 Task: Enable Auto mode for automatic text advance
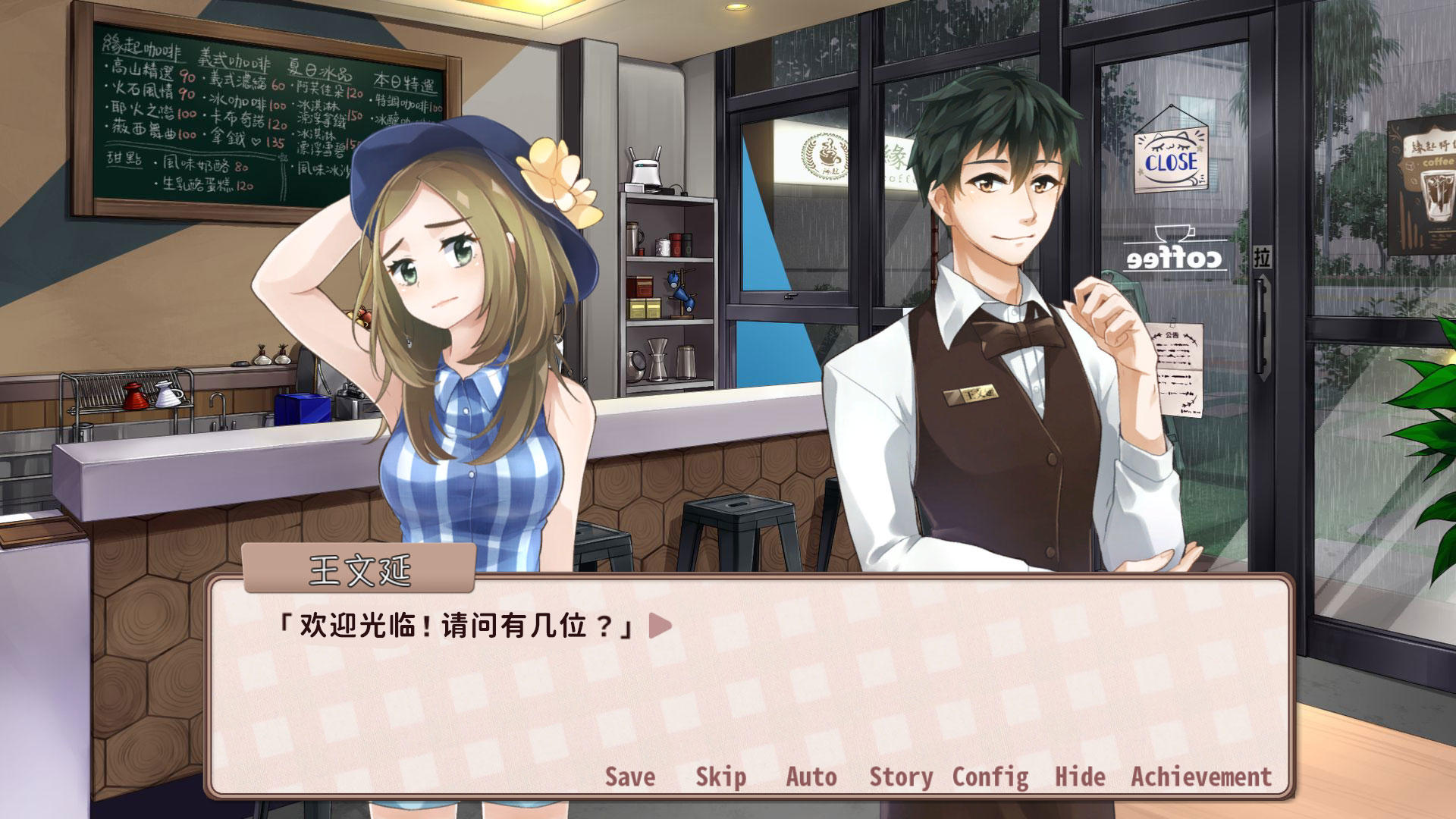tap(811, 777)
